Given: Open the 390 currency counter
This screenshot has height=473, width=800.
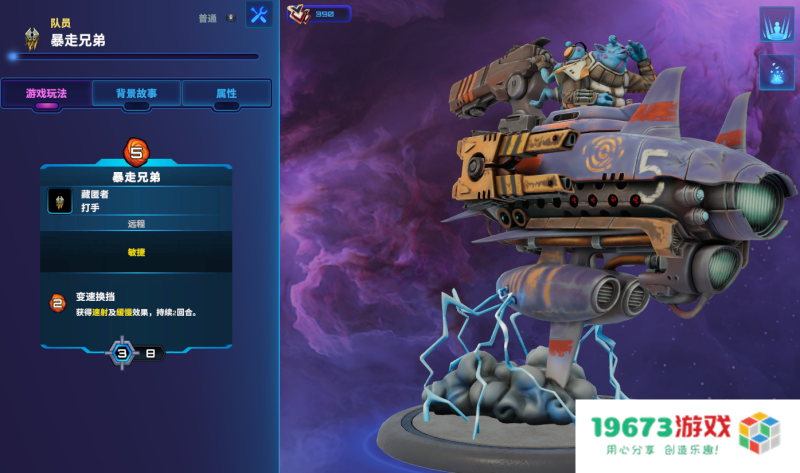Looking at the screenshot, I should coord(318,14).
